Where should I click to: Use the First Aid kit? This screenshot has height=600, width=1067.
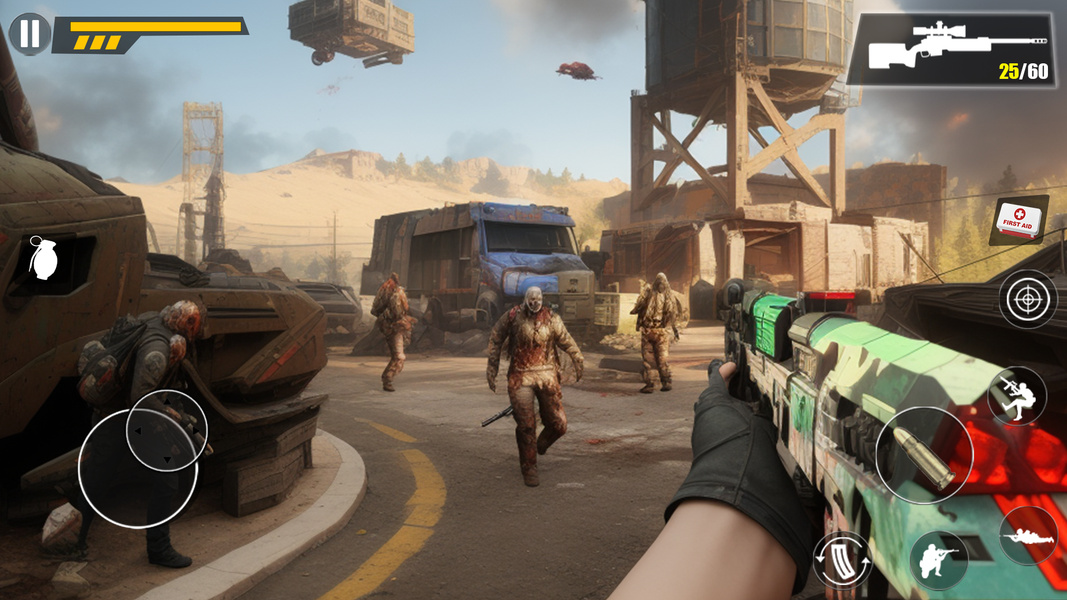1019,219
